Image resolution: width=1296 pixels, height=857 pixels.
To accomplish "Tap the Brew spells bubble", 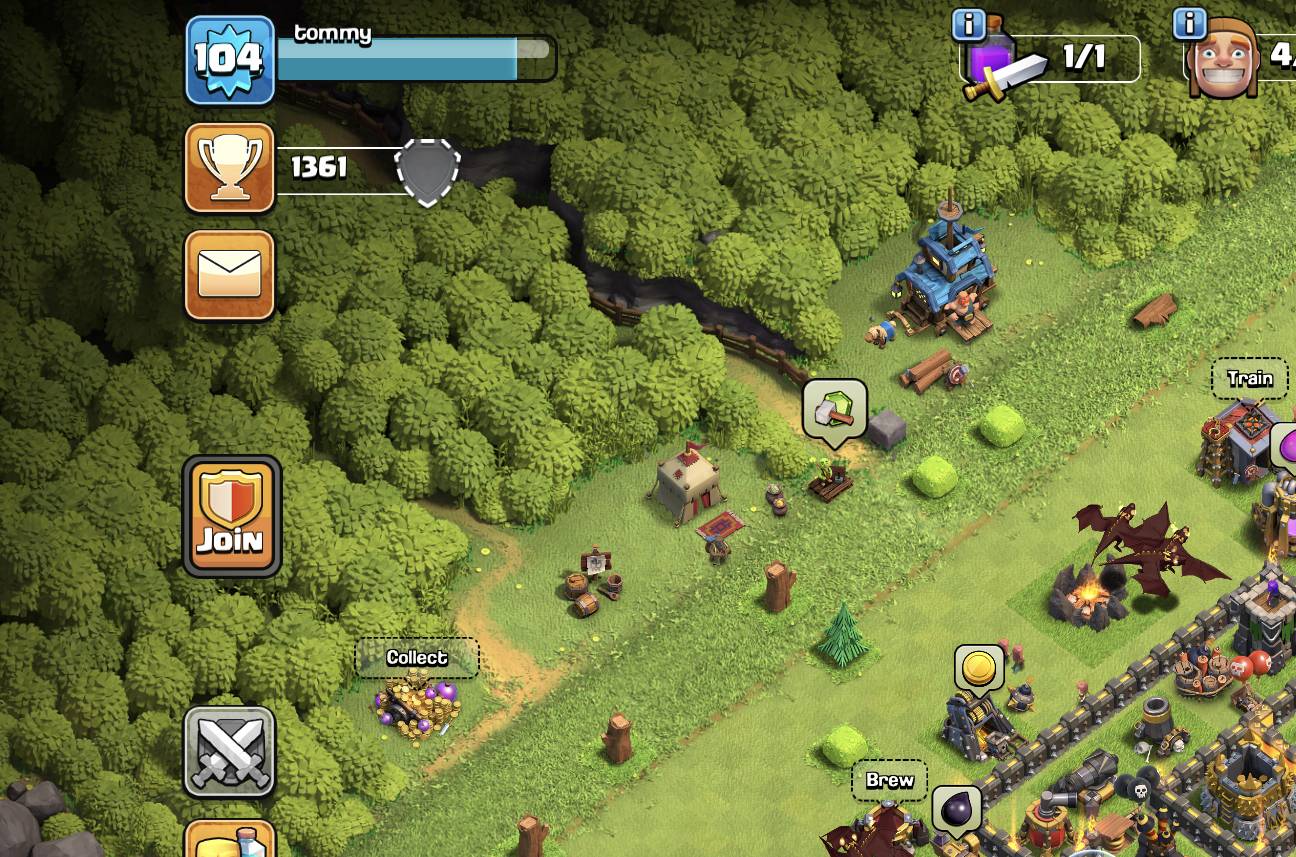I will 889,781.
